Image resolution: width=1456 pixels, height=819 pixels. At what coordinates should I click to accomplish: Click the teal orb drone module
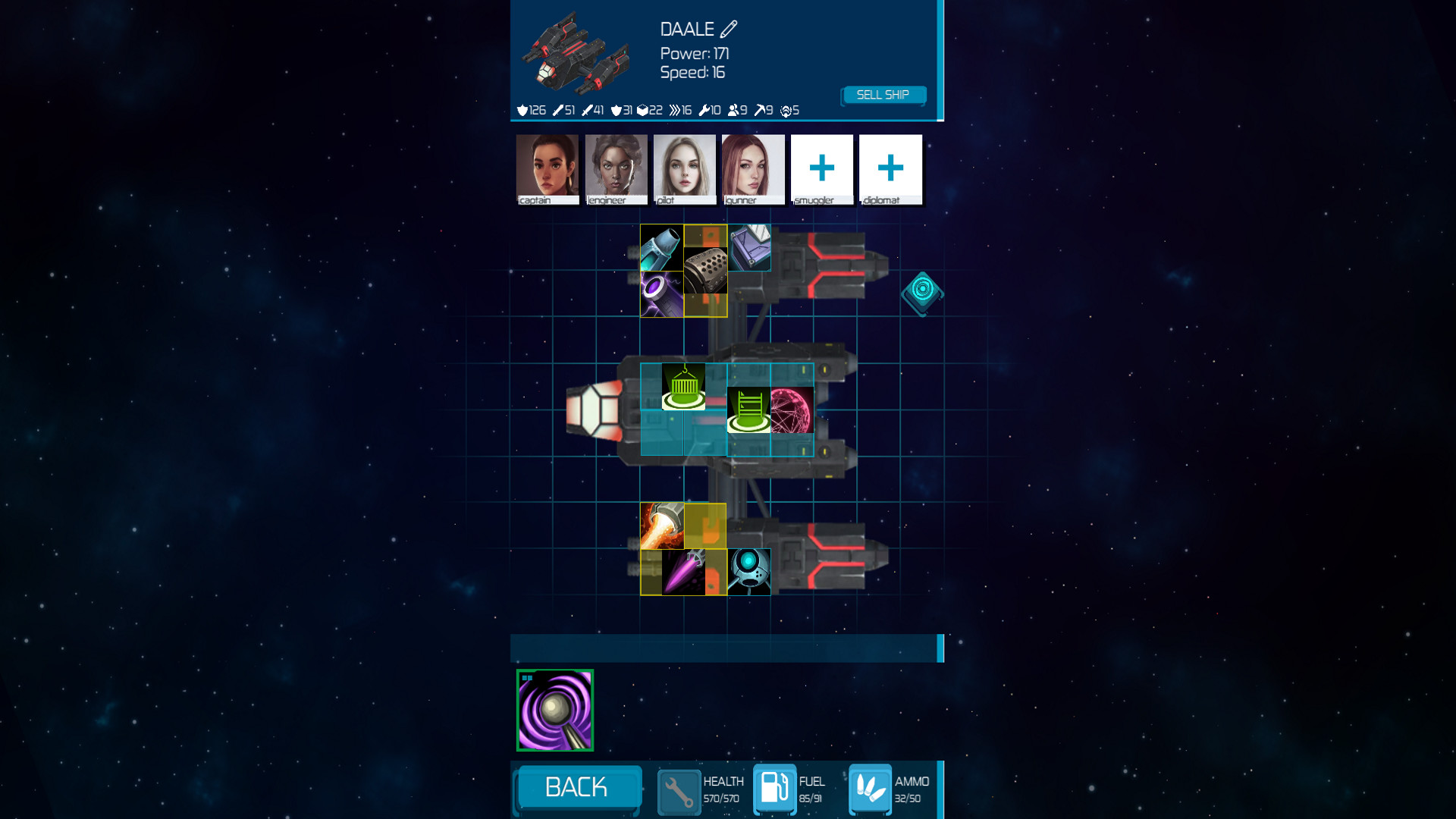pos(748,570)
